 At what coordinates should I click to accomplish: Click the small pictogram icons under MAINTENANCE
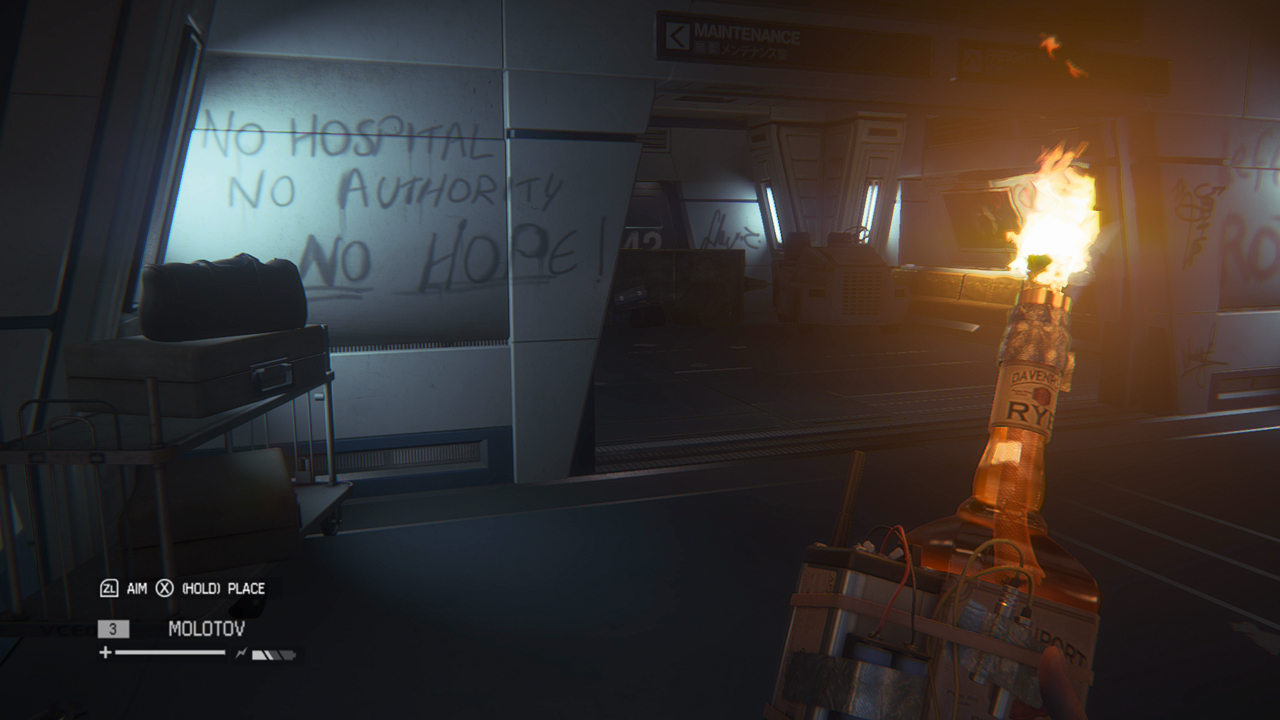tap(706, 47)
